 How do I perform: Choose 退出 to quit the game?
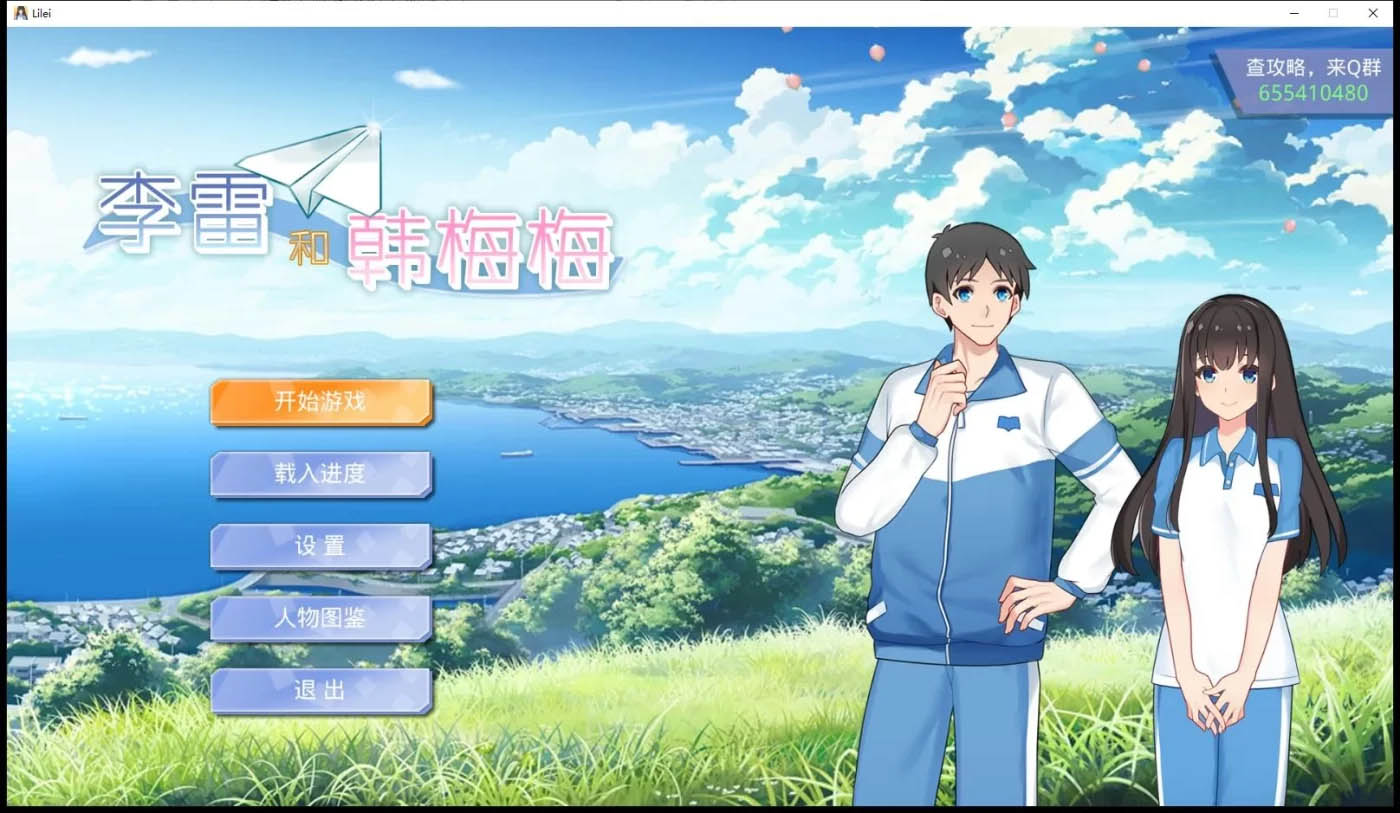[320, 690]
